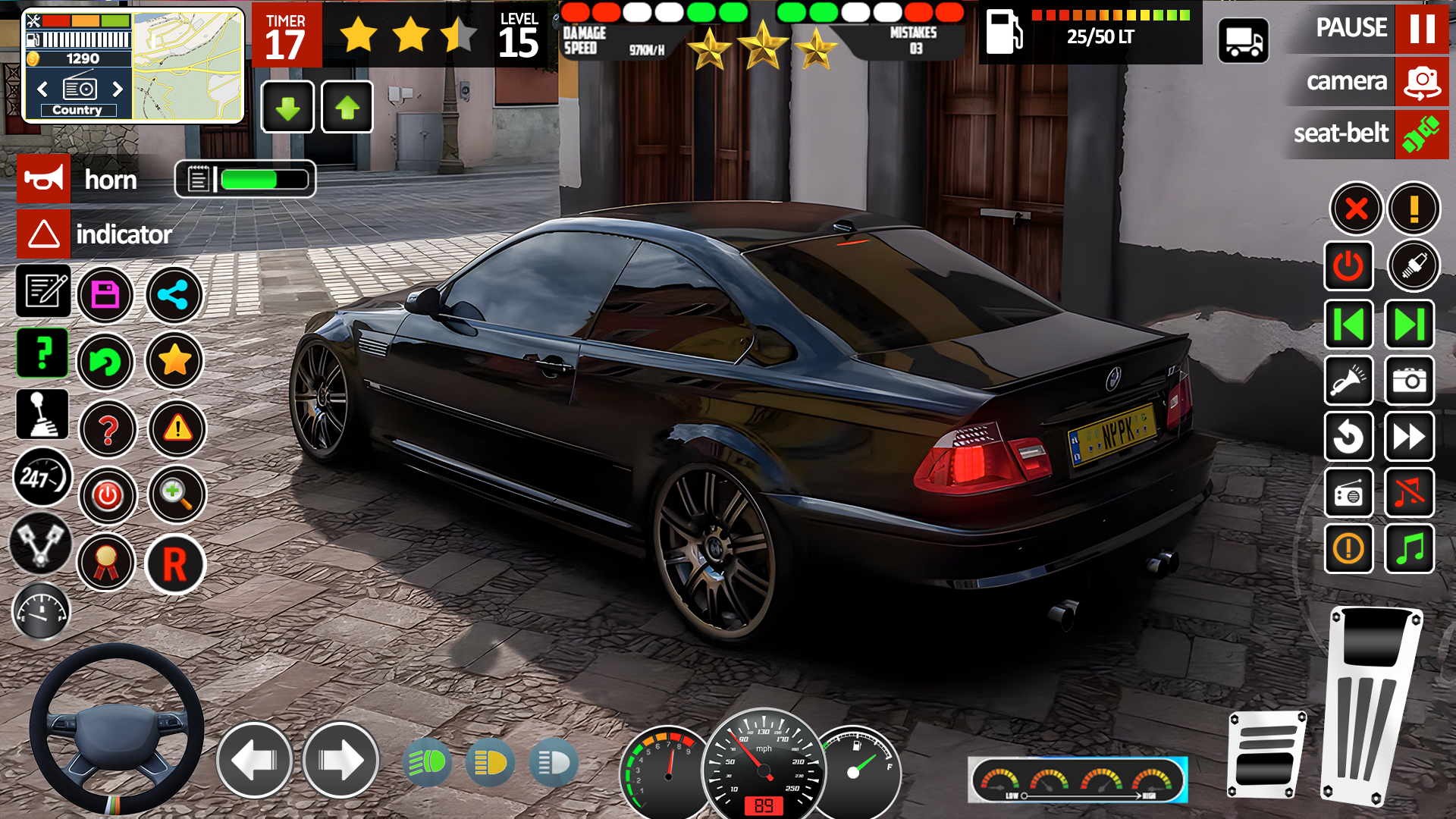This screenshot has height=819, width=1456.
Task: Open the gear shifter control
Action: pyautogui.click(x=43, y=414)
